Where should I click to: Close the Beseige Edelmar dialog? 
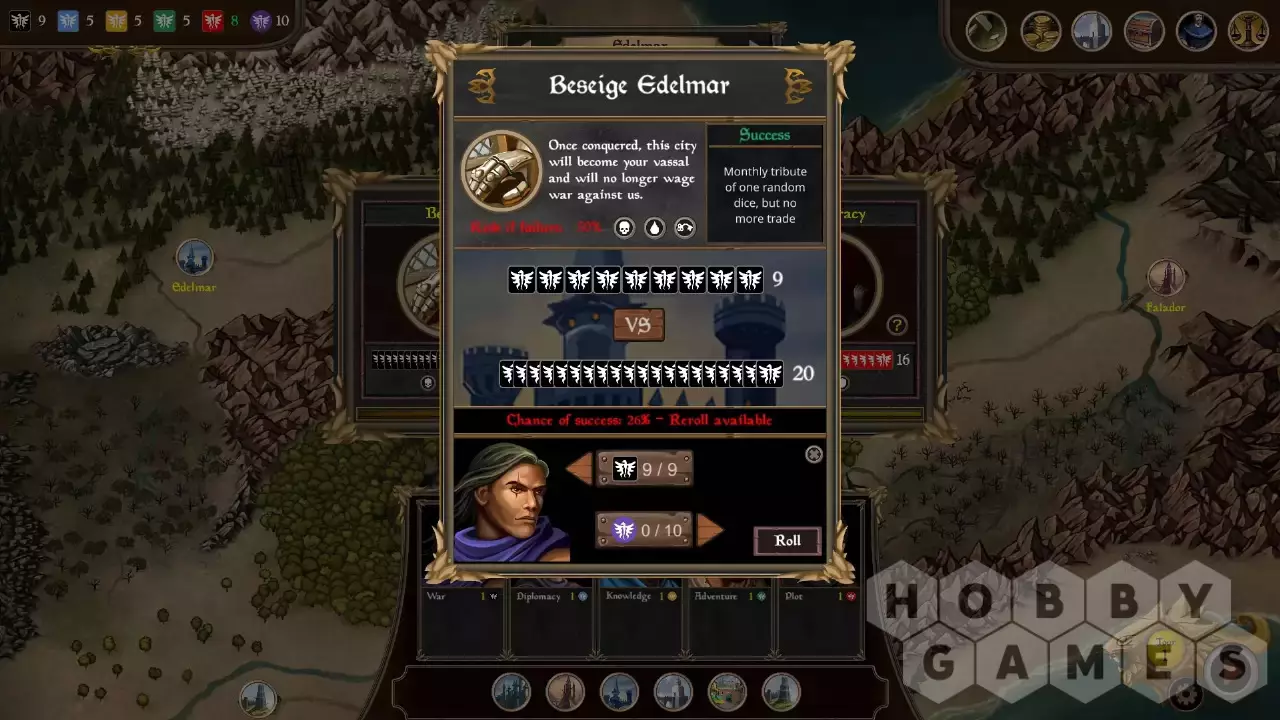[x=814, y=455]
